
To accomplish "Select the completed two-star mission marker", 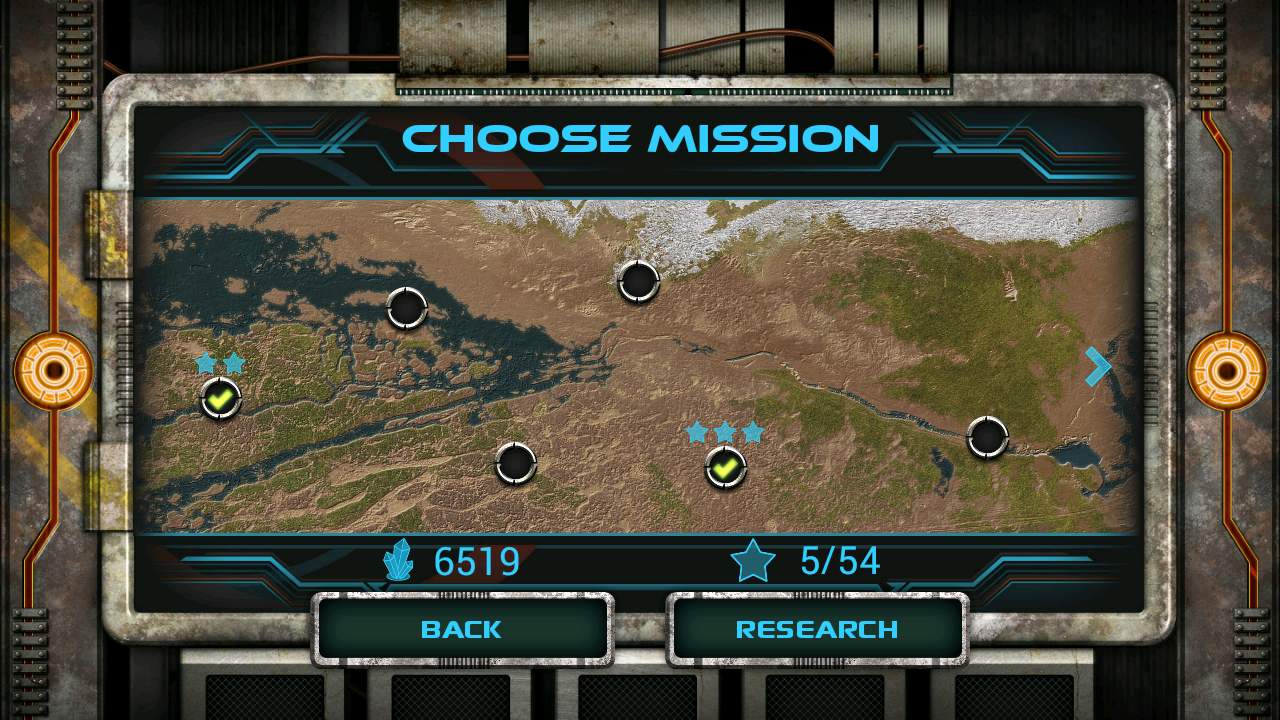I will pyautogui.click(x=221, y=398).
